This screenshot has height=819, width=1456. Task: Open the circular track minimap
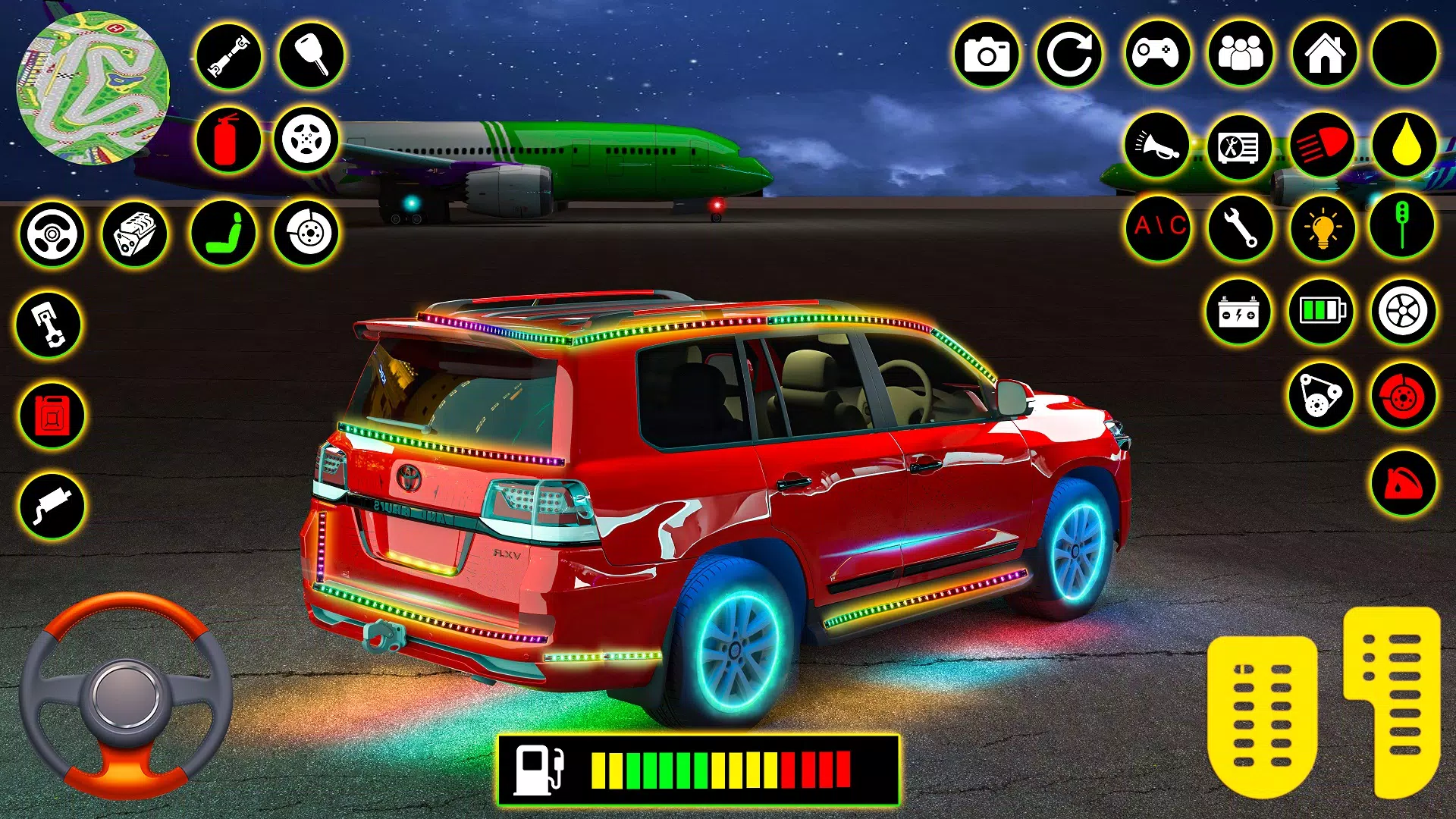pos(93,89)
